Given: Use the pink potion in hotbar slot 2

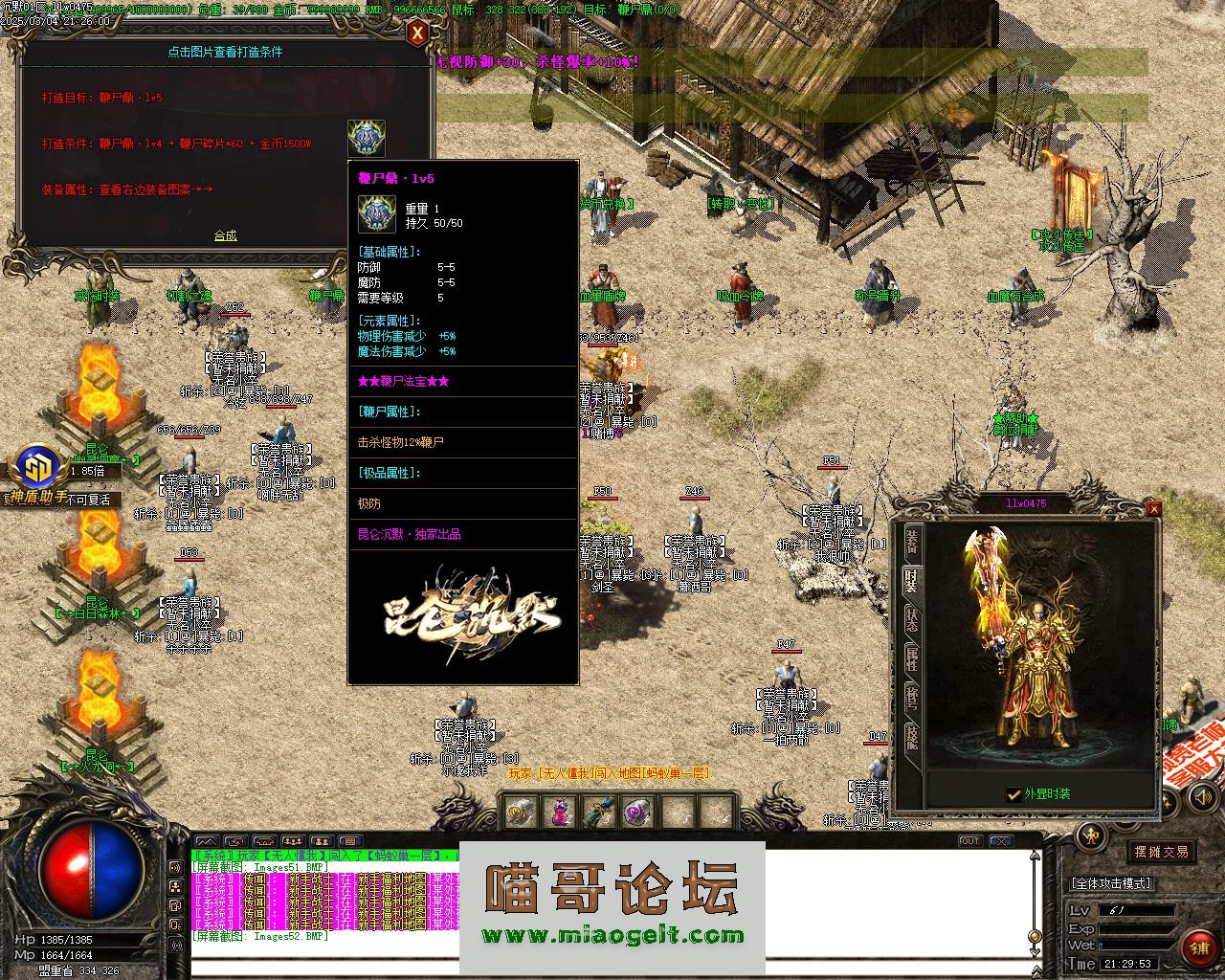Looking at the screenshot, I should (559, 813).
